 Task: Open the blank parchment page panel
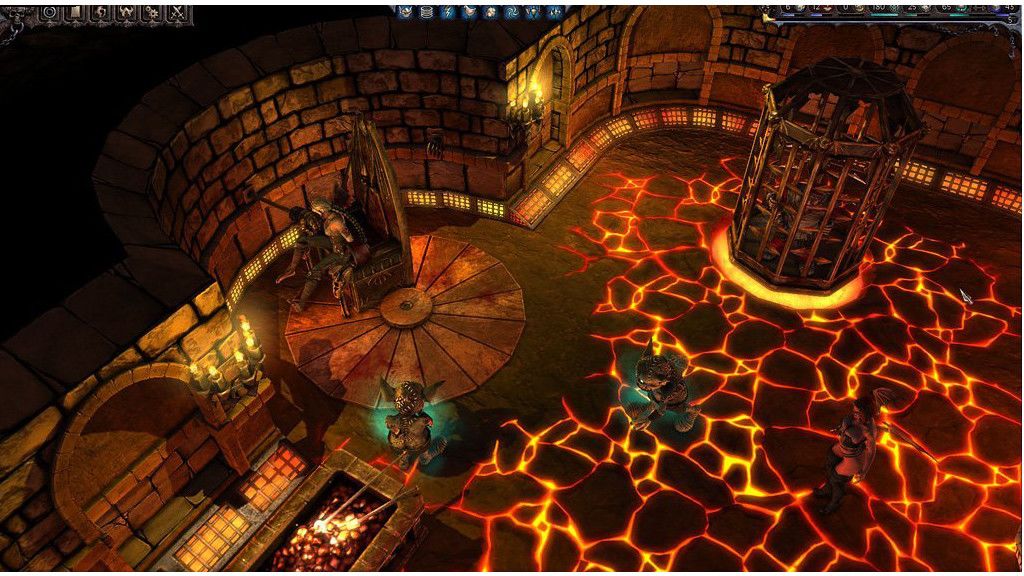[x=75, y=12]
